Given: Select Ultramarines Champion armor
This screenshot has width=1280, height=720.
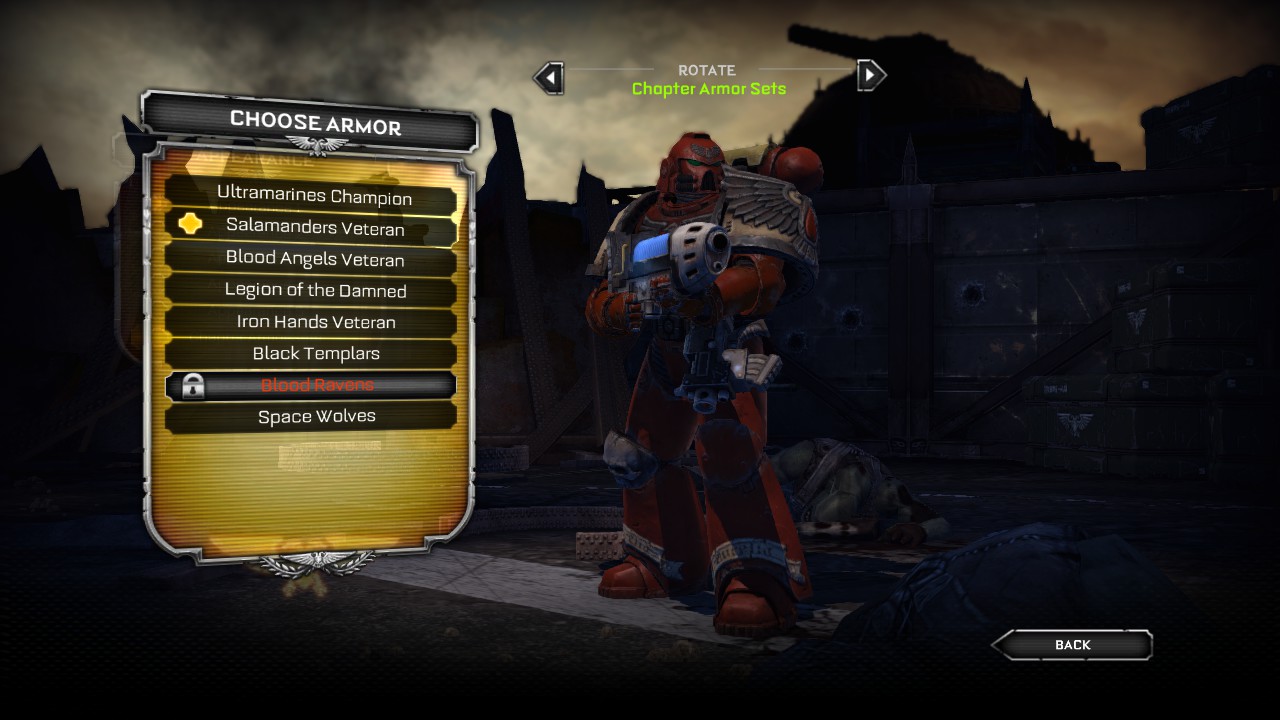Looking at the screenshot, I should click(x=314, y=196).
